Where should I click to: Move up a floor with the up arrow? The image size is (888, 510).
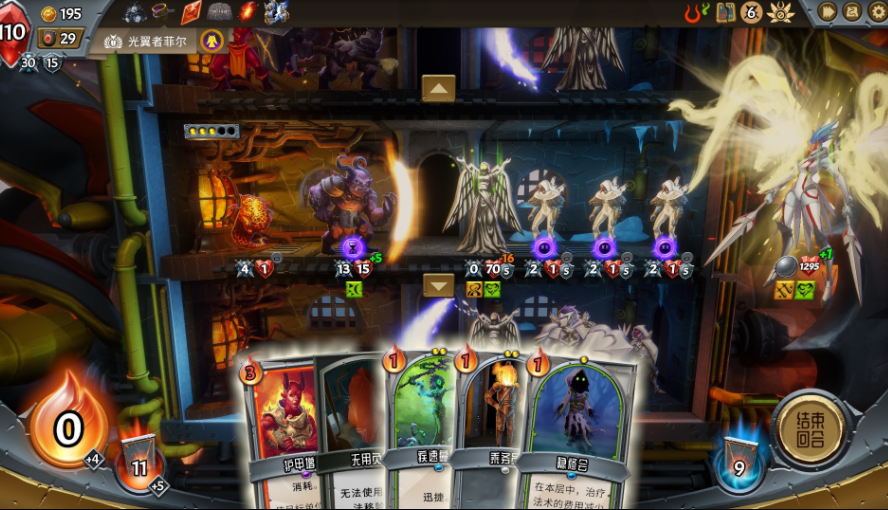pos(438,88)
